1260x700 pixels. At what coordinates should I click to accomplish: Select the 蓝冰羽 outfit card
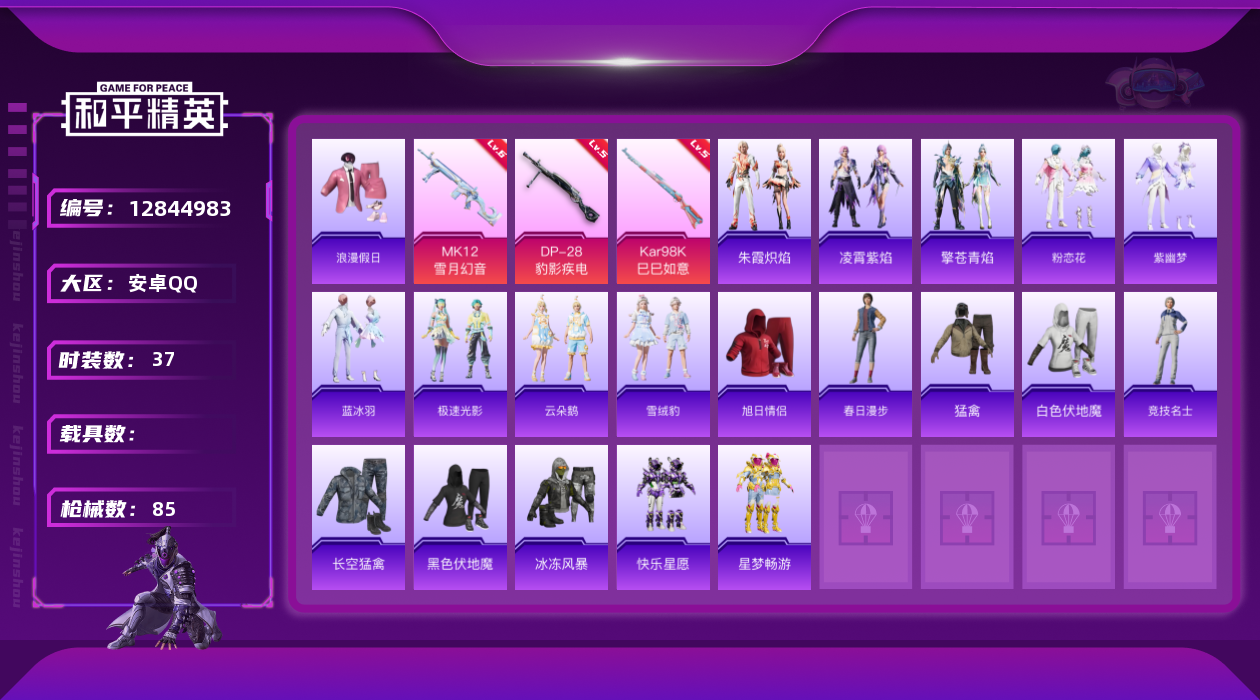tap(358, 364)
